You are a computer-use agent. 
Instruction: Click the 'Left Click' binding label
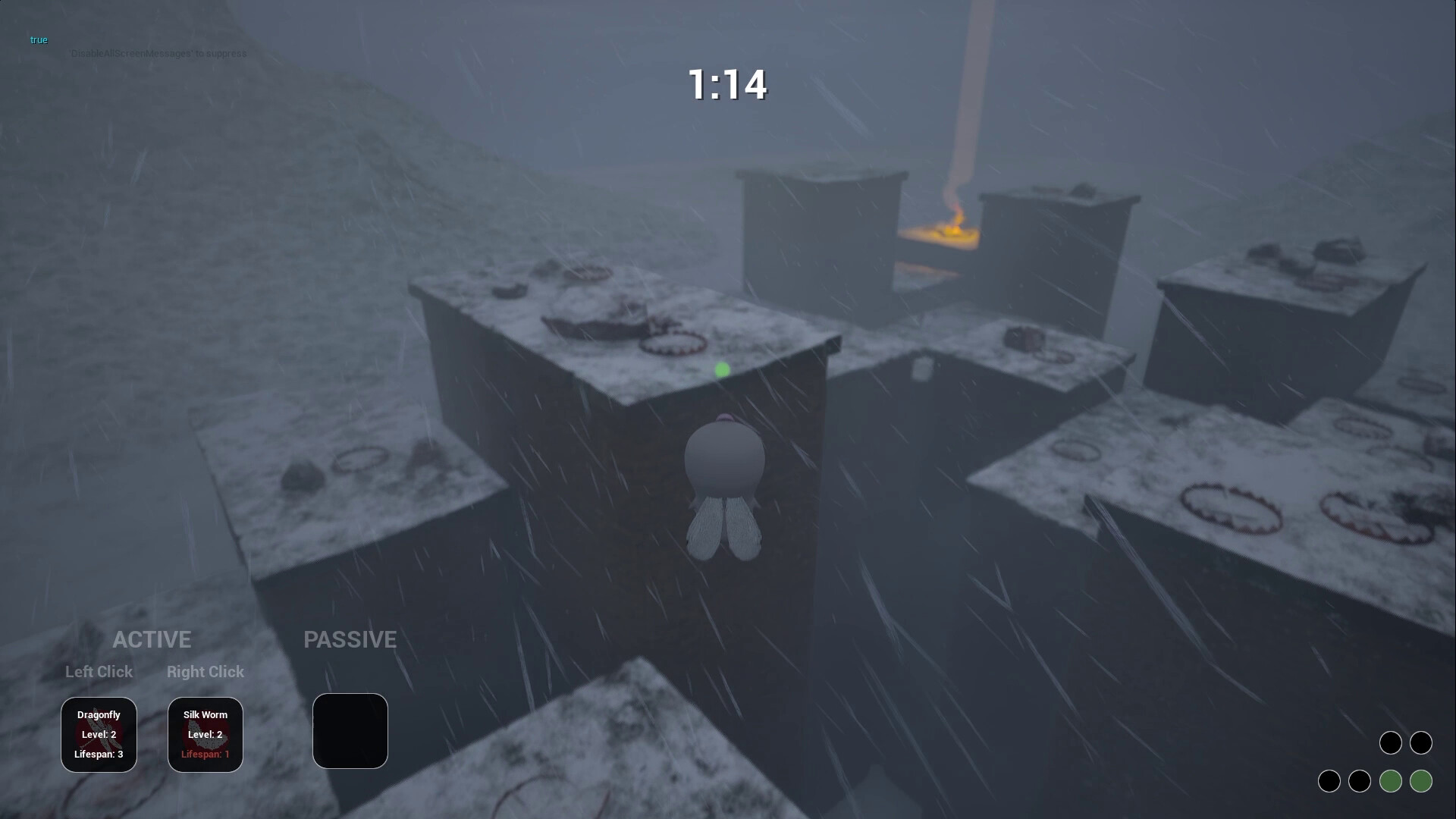tap(99, 672)
